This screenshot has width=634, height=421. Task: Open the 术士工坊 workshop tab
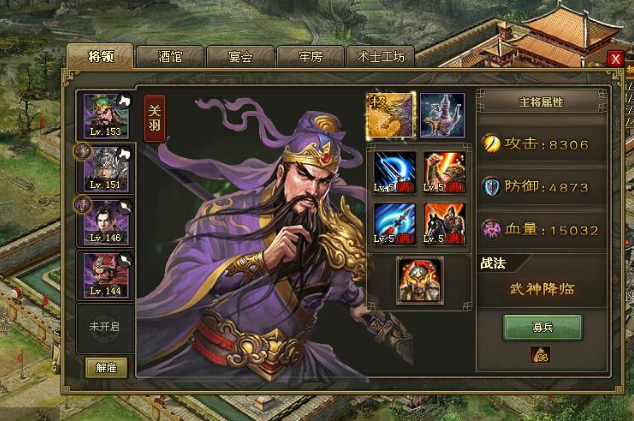tap(381, 57)
